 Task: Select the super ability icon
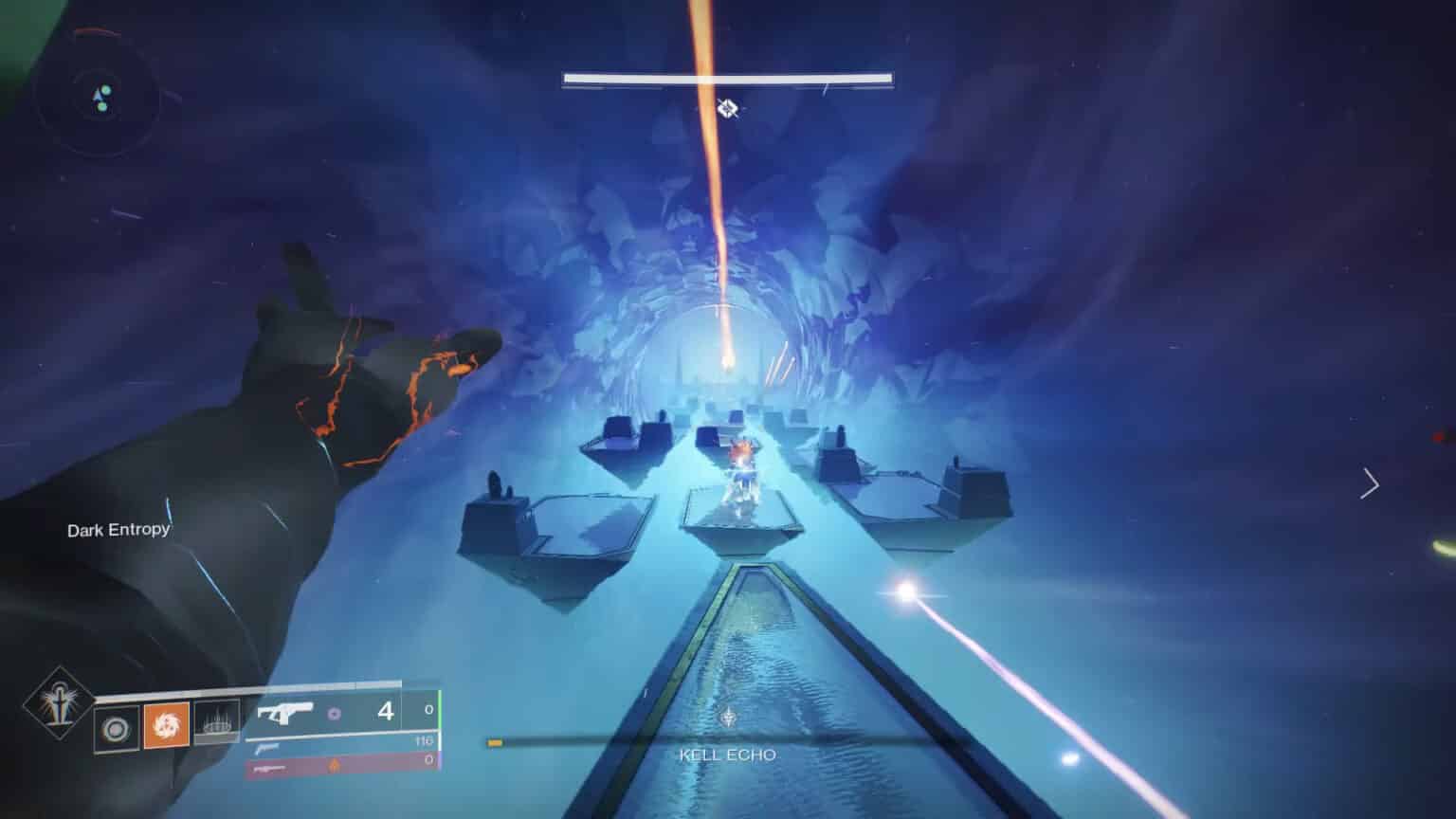pos(54,708)
